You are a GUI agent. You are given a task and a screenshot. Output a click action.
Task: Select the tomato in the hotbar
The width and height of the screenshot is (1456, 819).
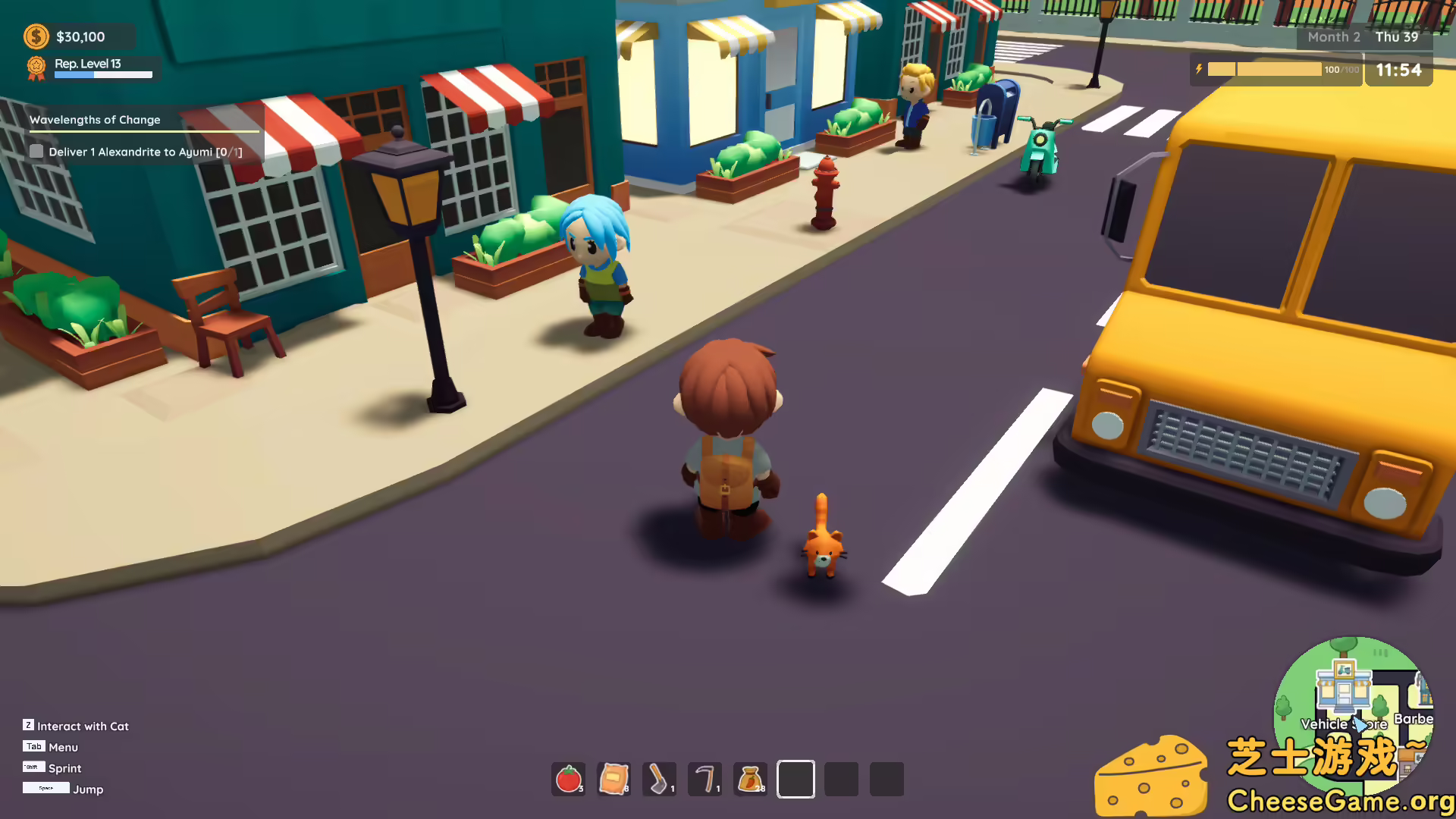click(x=567, y=778)
